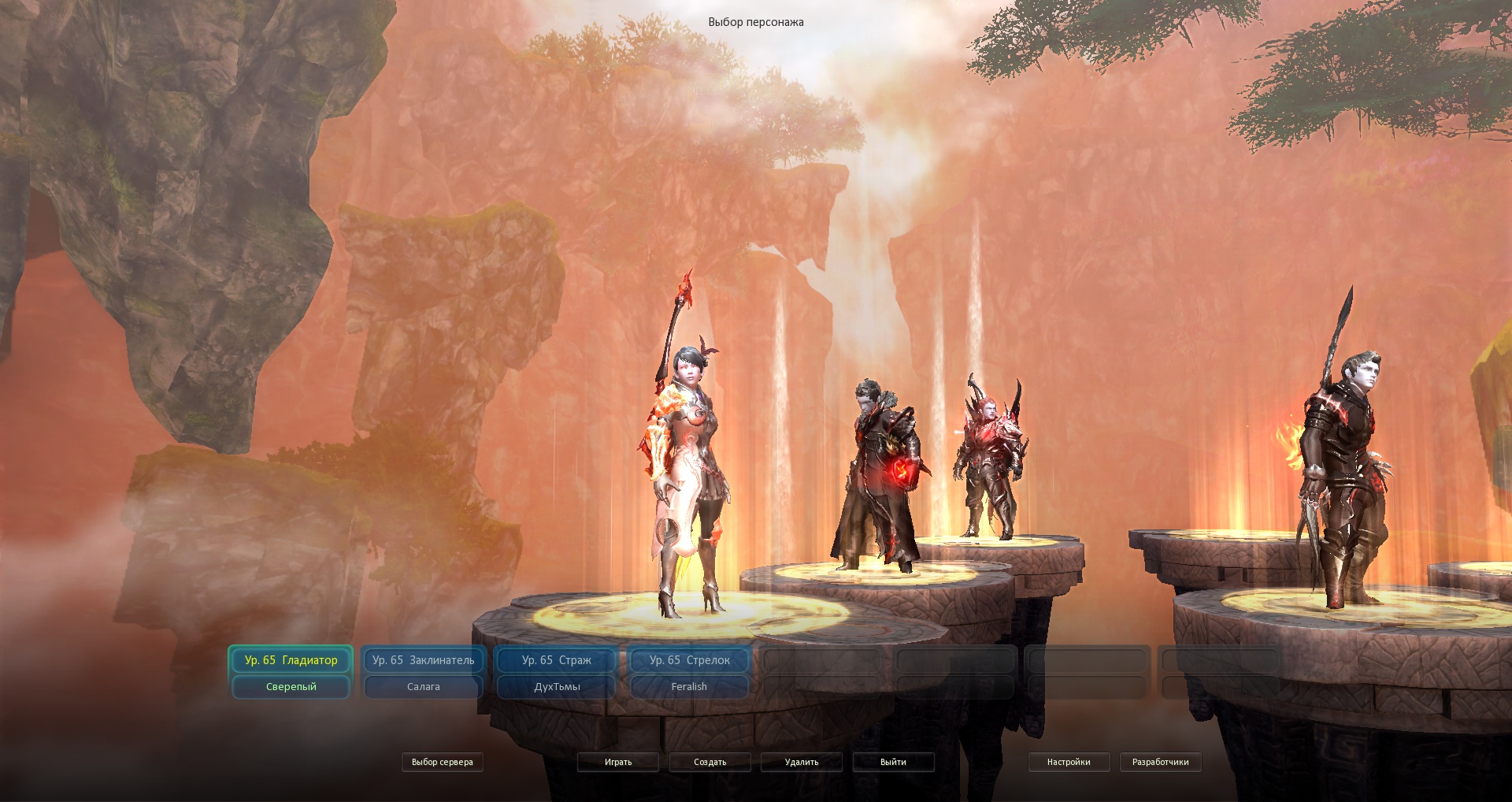Screen dimensions: 1512x802
Task: Delete the character using Удалить
Action: [x=802, y=762]
